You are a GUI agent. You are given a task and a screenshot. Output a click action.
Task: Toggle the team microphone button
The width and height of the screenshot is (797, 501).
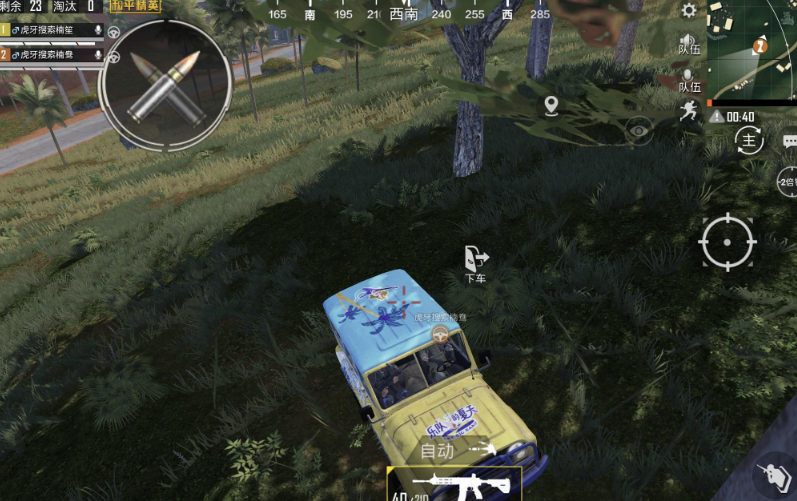689,80
